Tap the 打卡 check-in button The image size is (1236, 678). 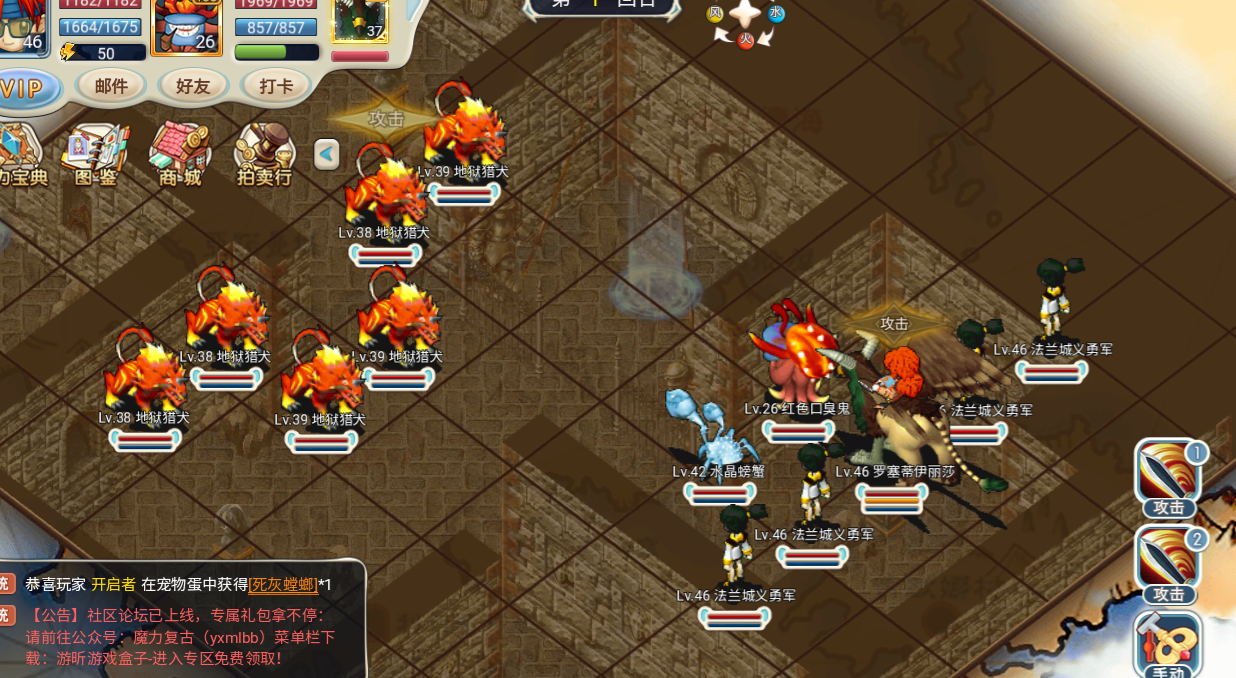click(275, 86)
